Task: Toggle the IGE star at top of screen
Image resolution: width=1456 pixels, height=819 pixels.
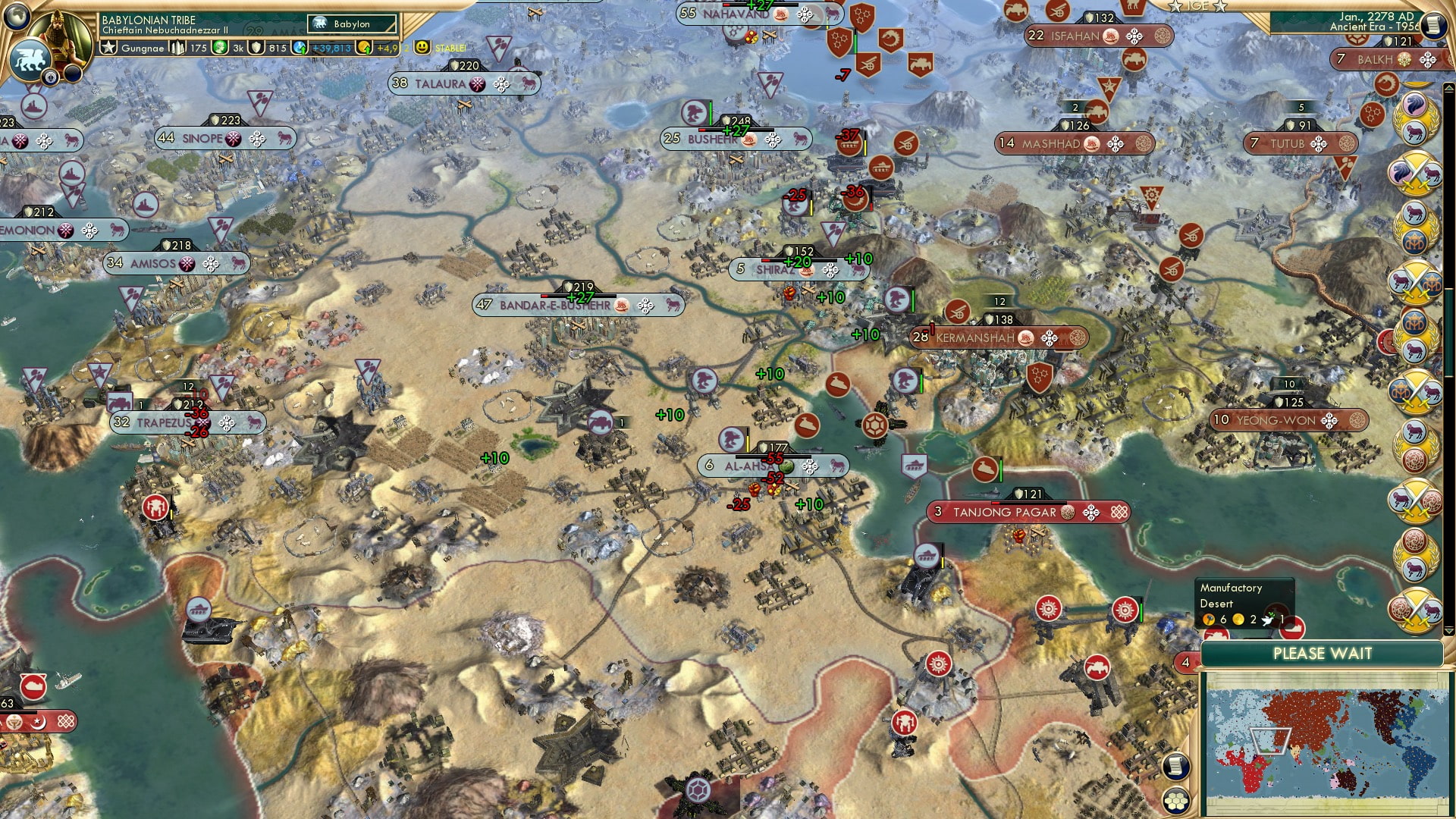Action: click(x=1175, y=6)
